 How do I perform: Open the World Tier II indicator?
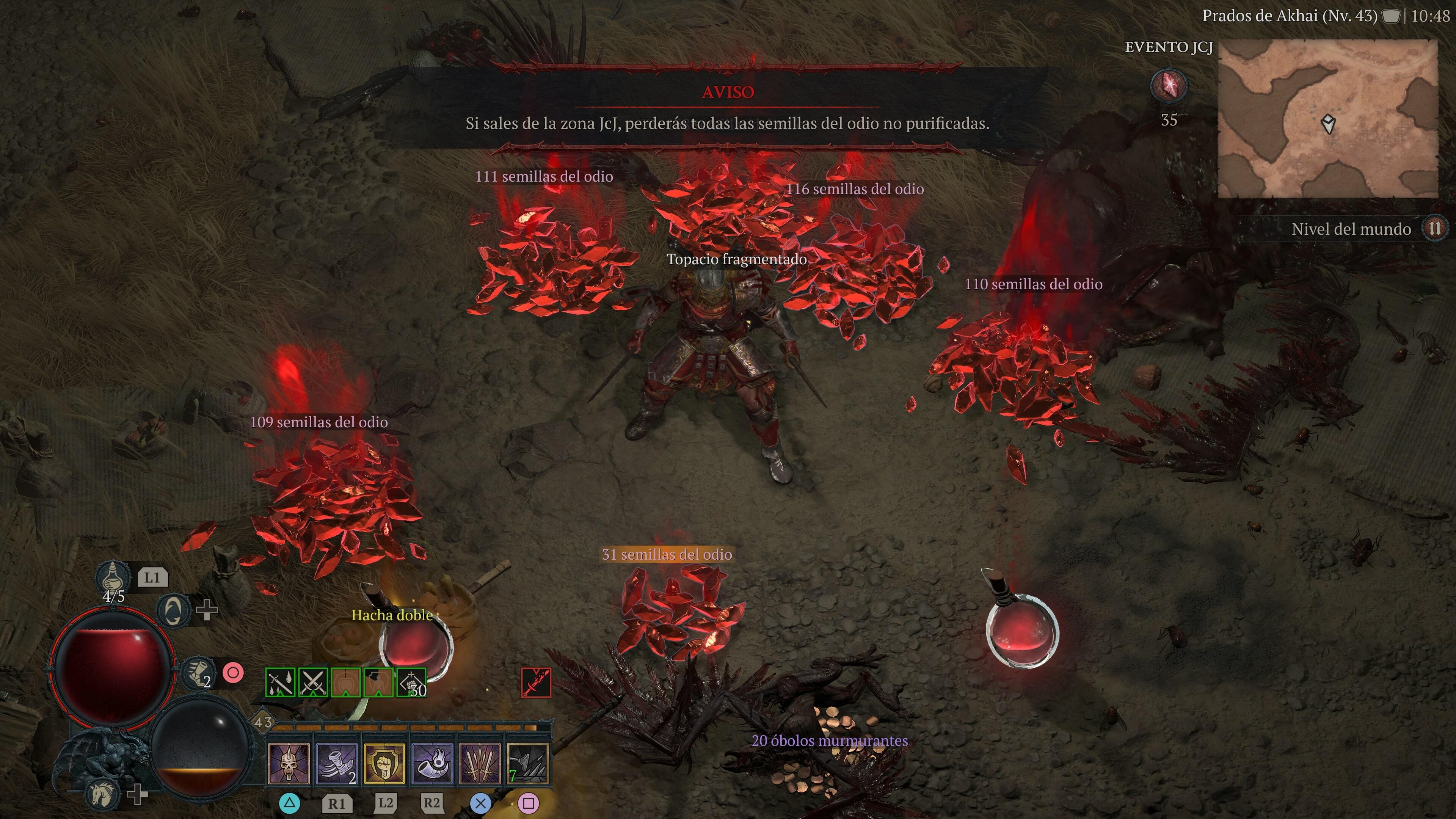[1434, 229]
